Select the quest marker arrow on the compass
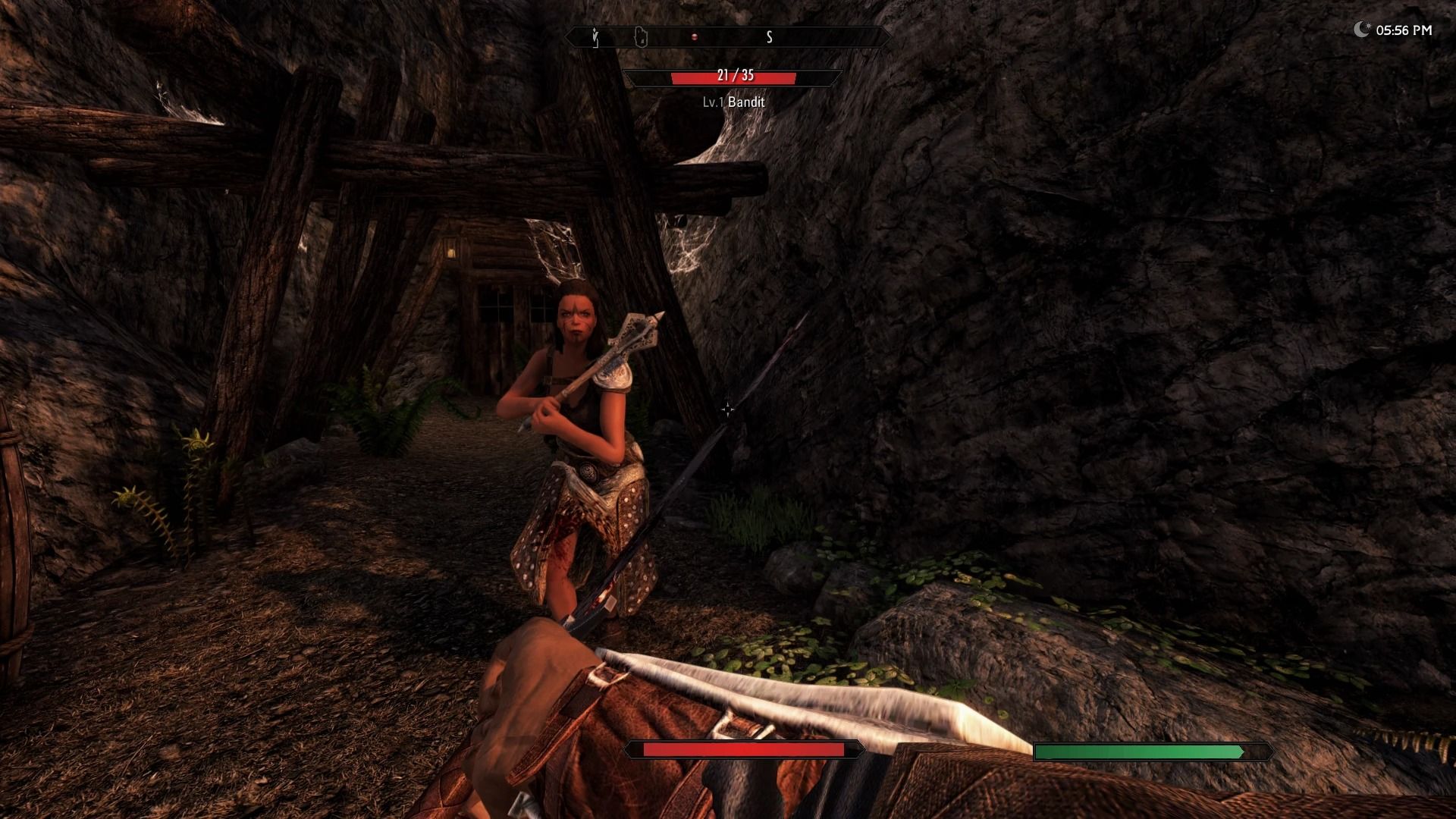 click(594, 36)
